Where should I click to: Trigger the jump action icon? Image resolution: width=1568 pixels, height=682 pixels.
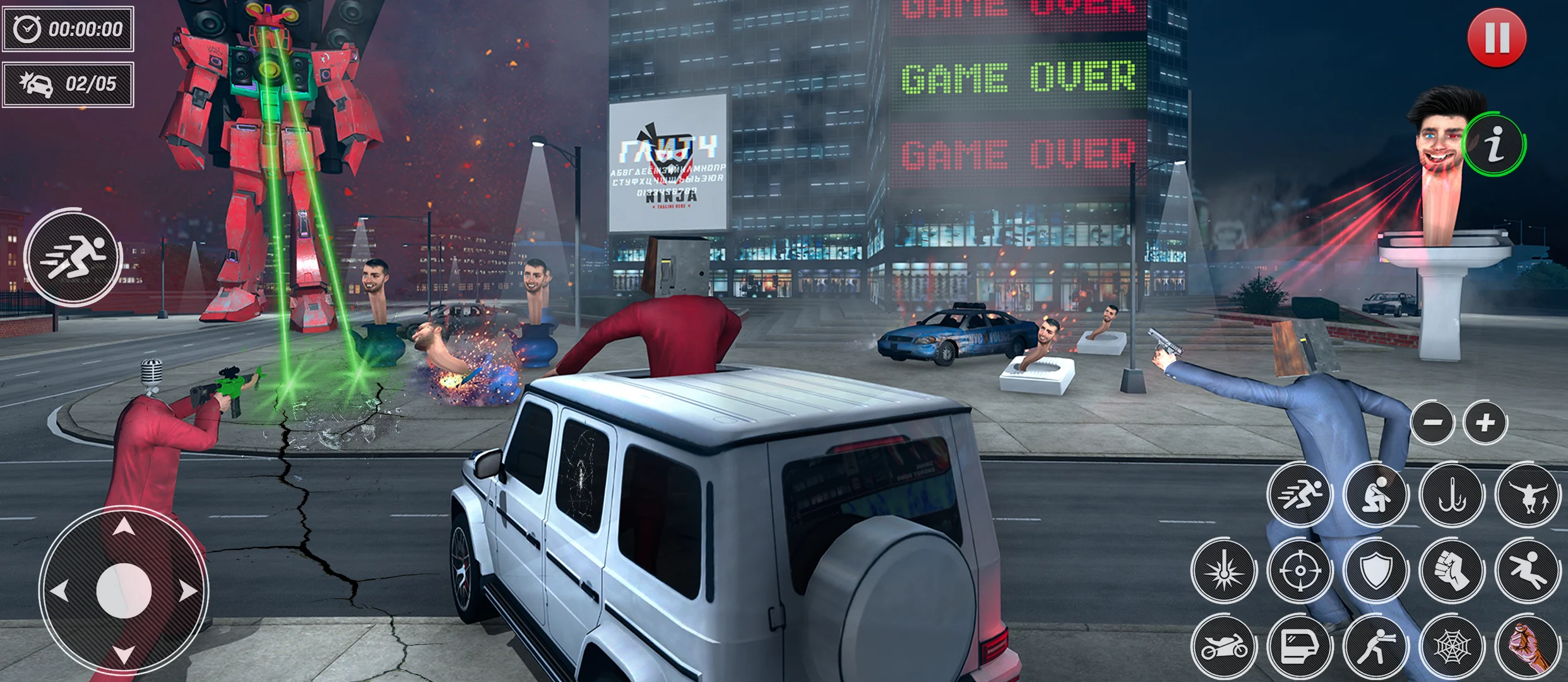[x=1527, y=495]
